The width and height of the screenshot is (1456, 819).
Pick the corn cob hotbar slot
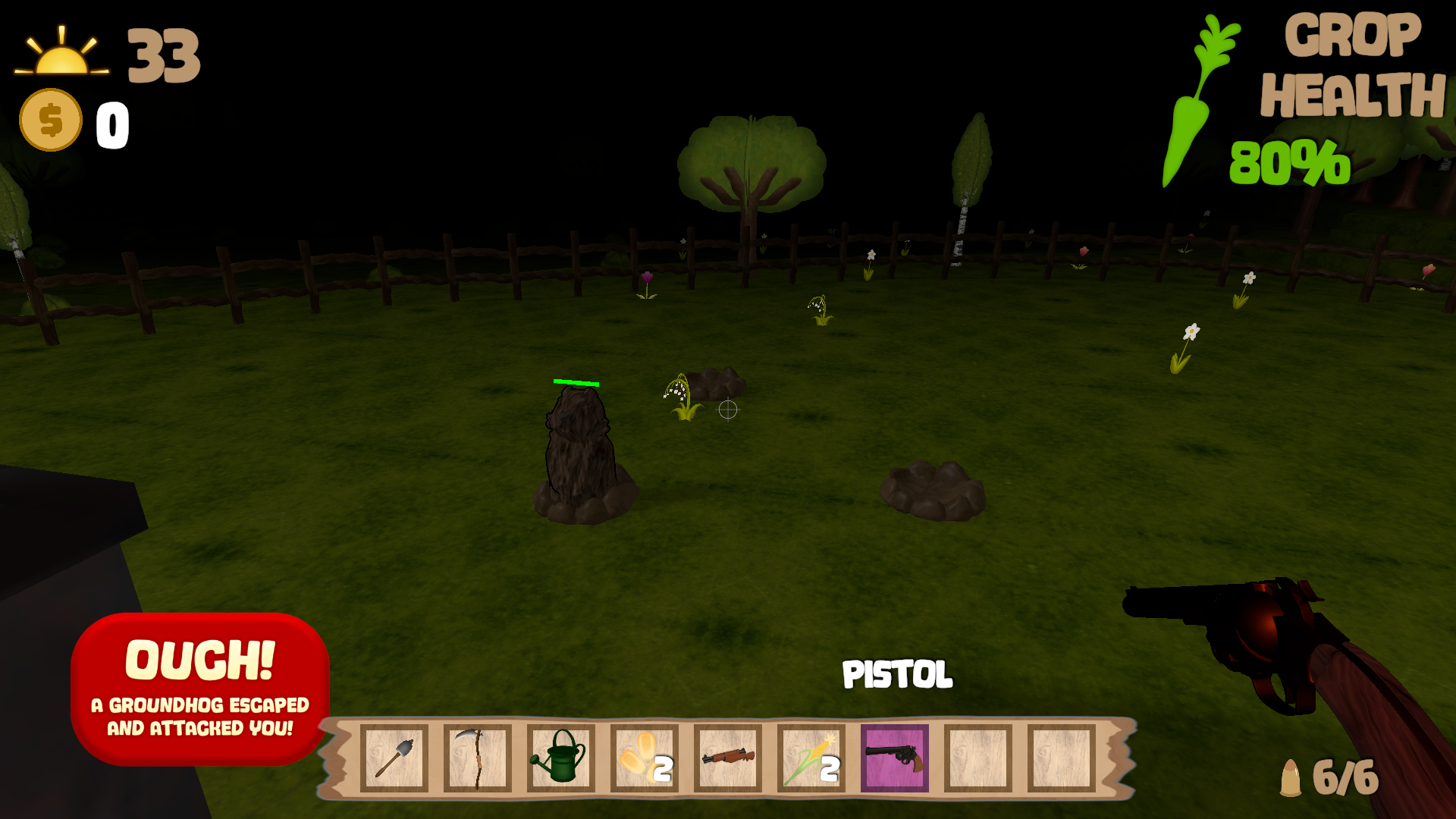pyautogui.click(x=811, y=758)
